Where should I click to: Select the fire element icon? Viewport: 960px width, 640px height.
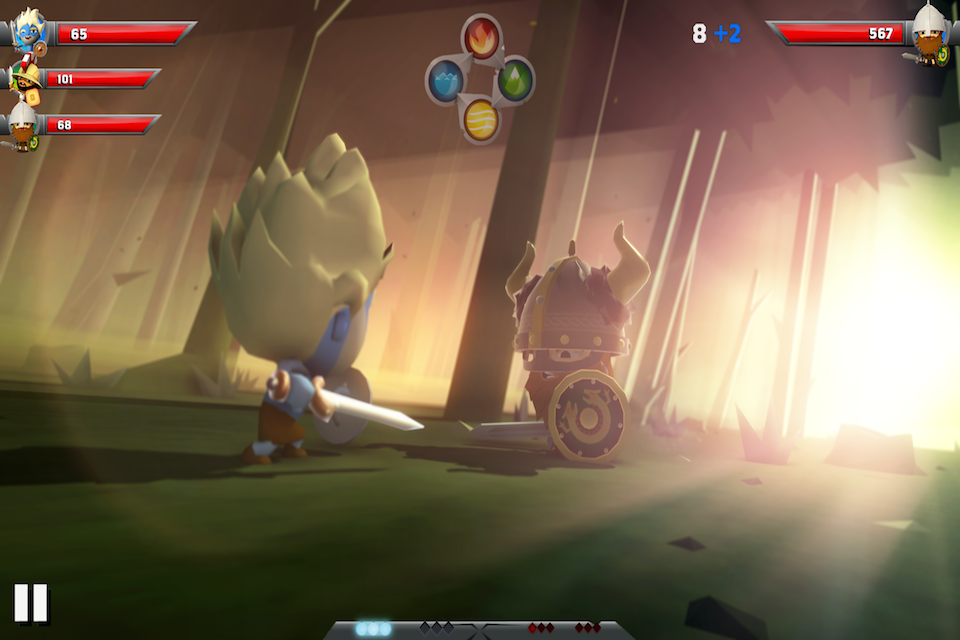tap(481, 37)
